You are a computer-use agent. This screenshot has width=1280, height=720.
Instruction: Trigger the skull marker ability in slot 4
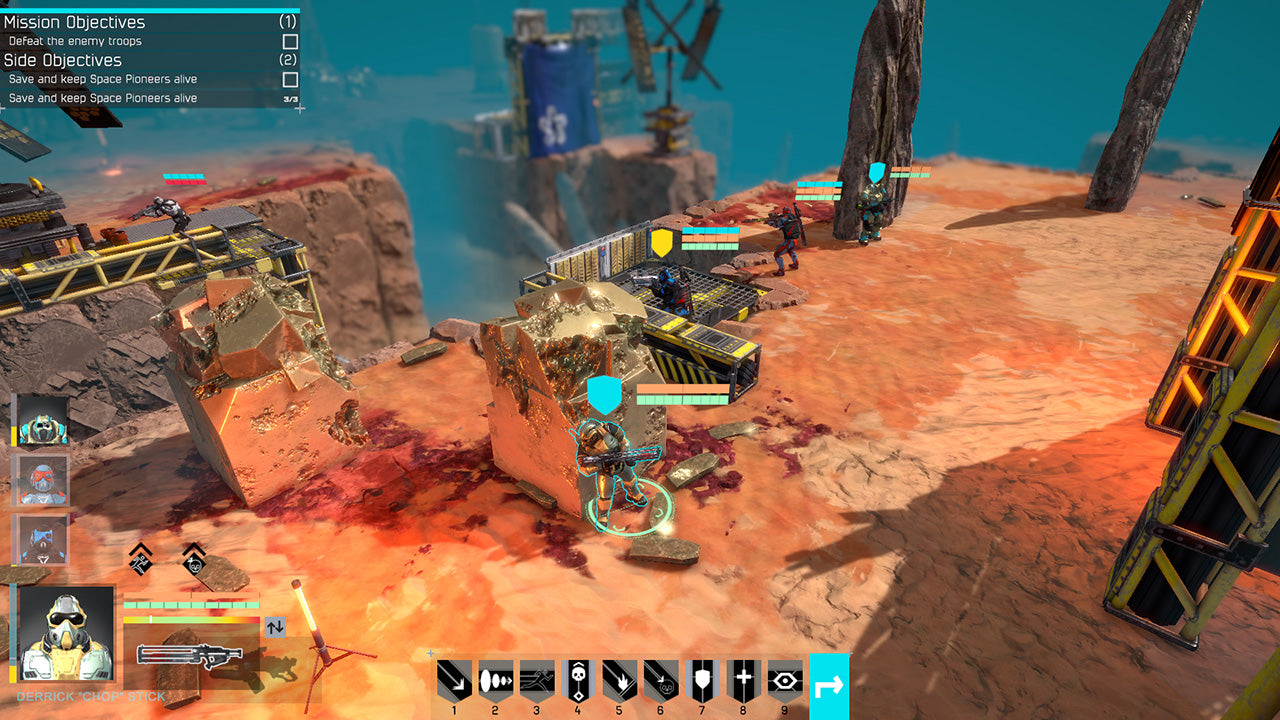(578, 682)
